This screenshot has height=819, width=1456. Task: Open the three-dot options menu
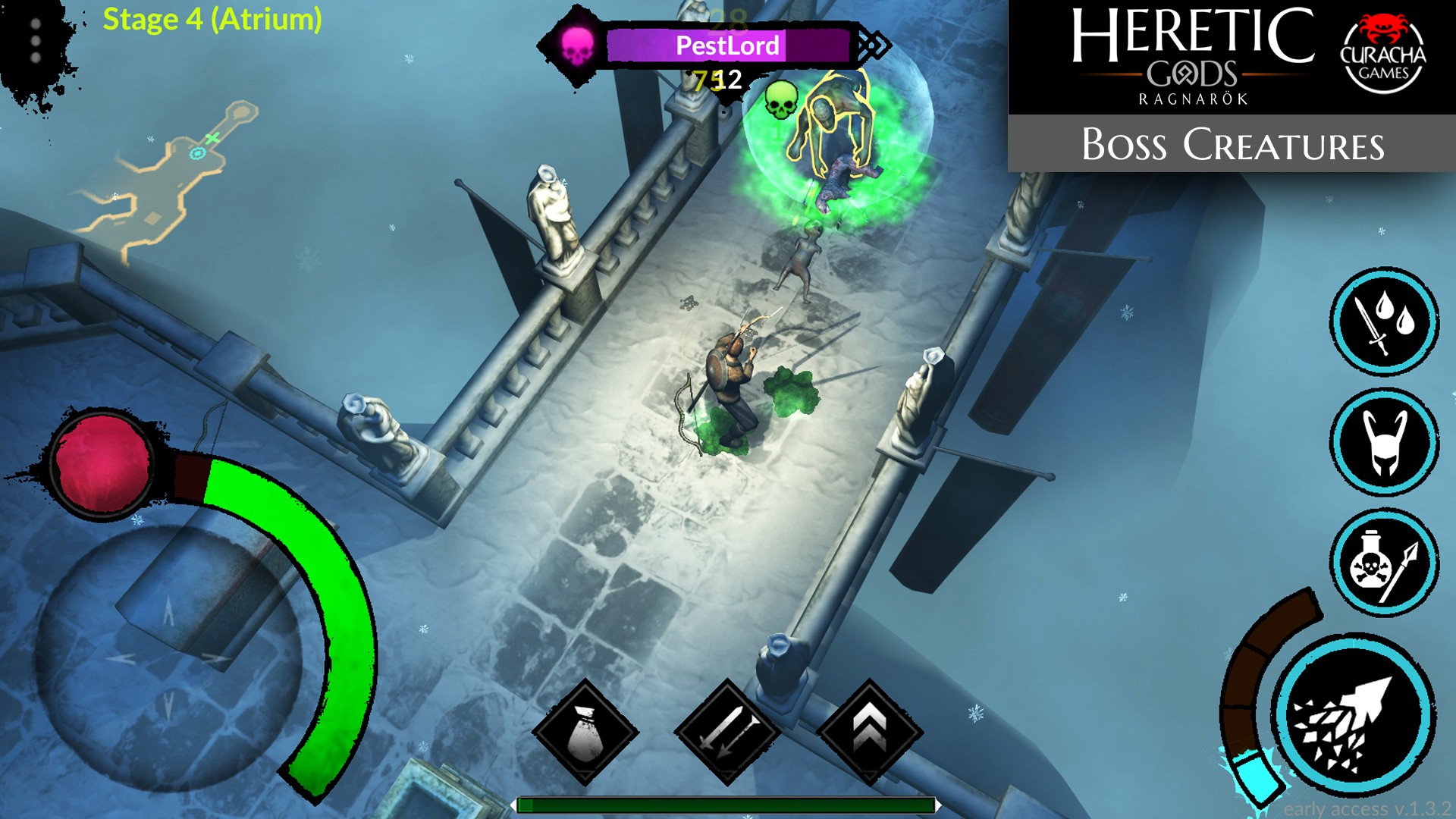pyautogui.click(x=36, y=41)
